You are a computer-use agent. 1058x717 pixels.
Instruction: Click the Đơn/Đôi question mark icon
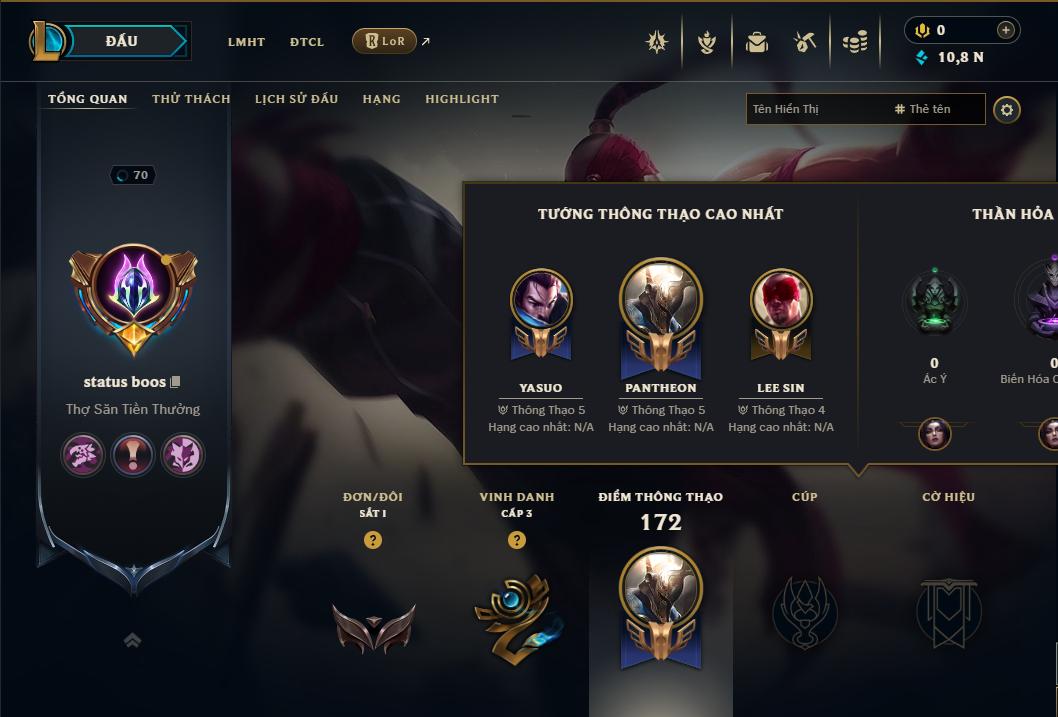point(373,540)
